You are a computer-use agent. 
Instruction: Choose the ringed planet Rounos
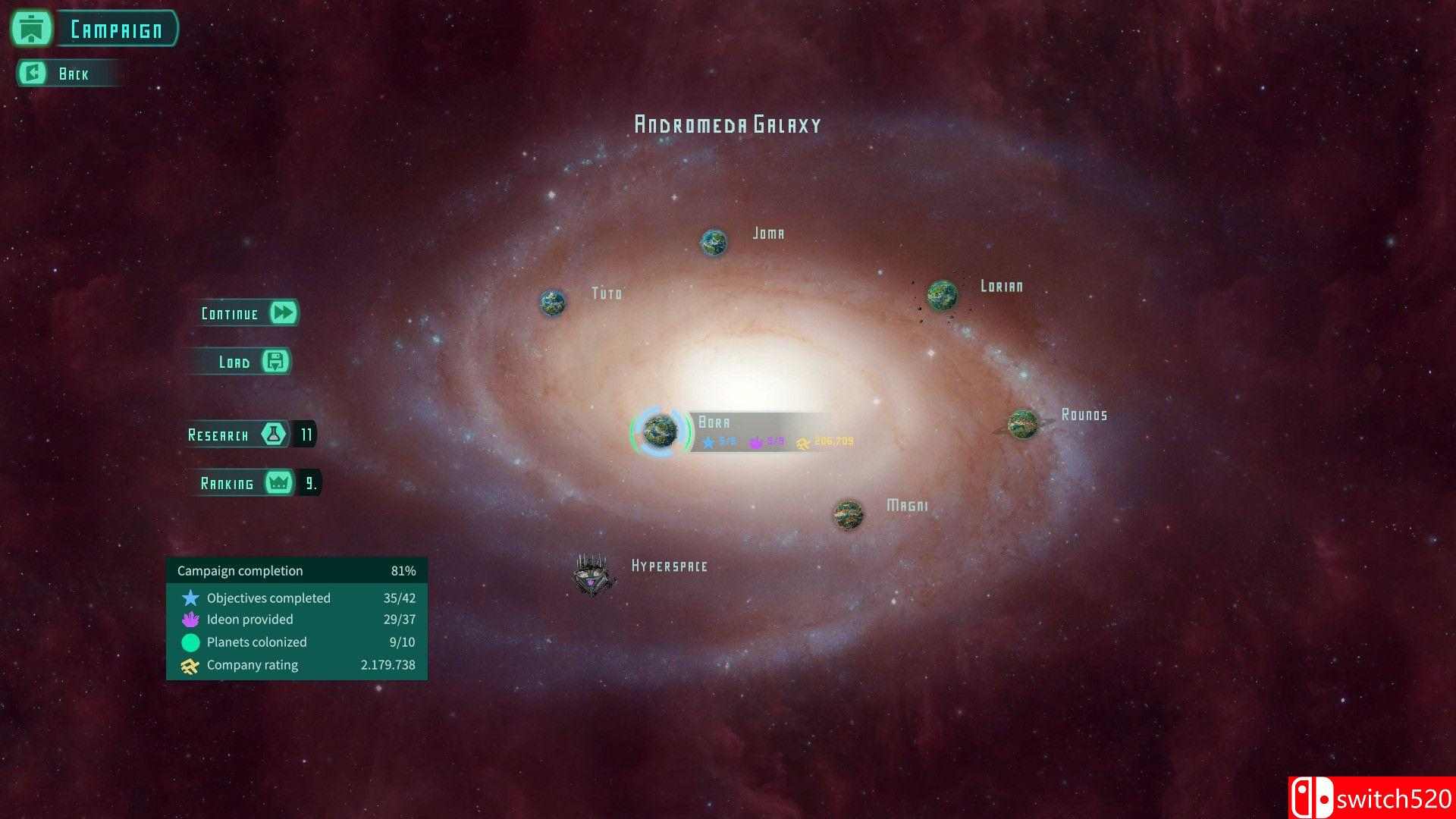(1023, 423)
